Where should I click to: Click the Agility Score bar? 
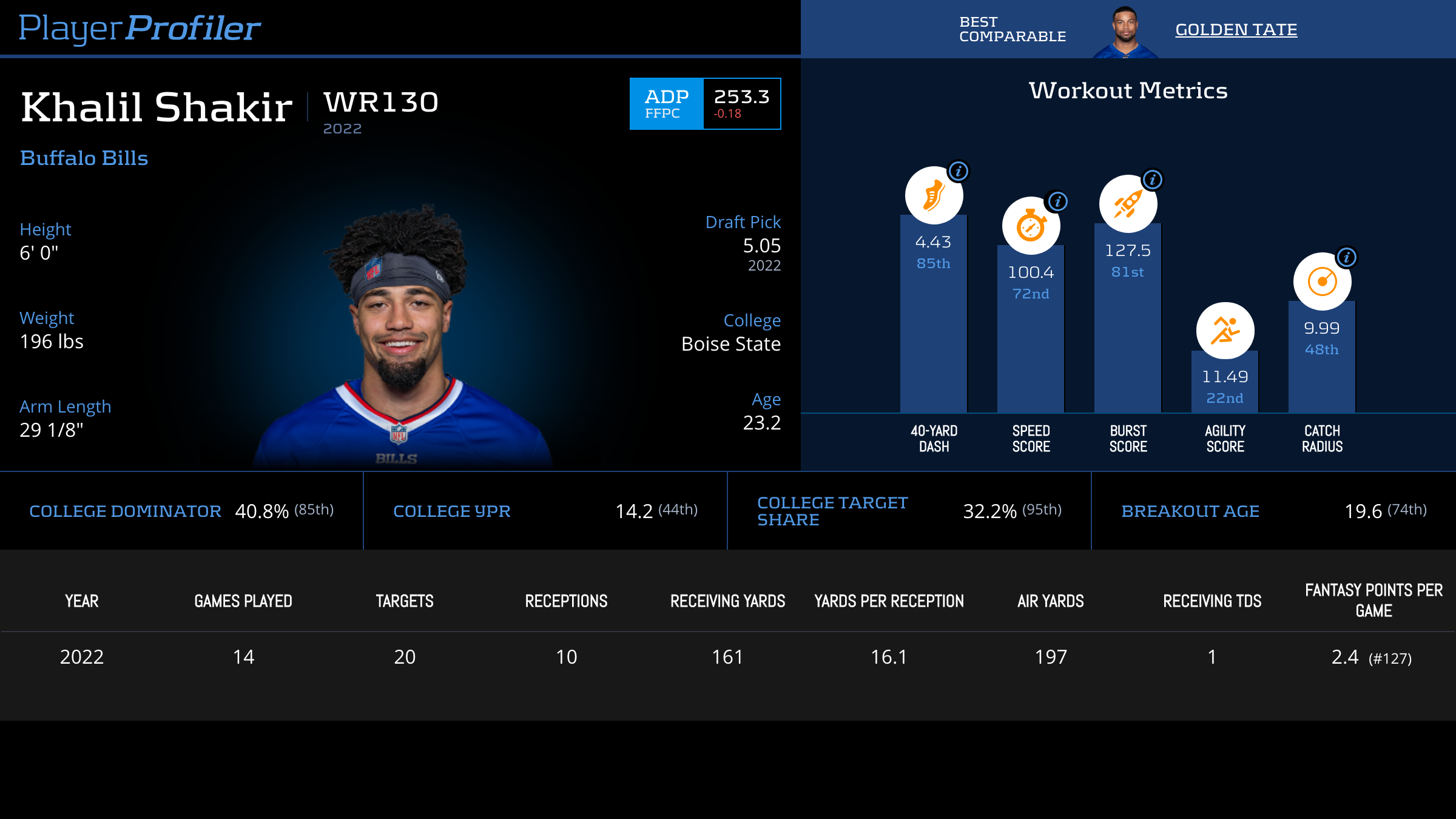coord(1225,382)
